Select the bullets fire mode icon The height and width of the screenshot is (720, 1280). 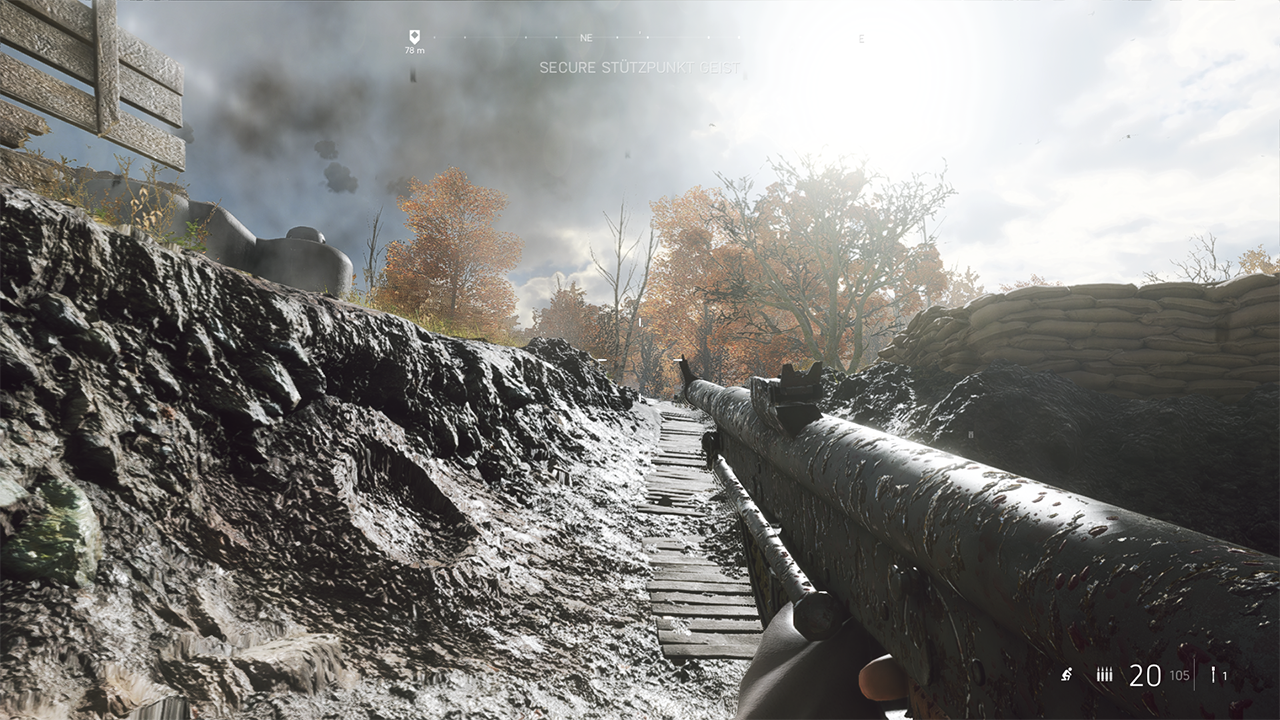[1104, 675]
